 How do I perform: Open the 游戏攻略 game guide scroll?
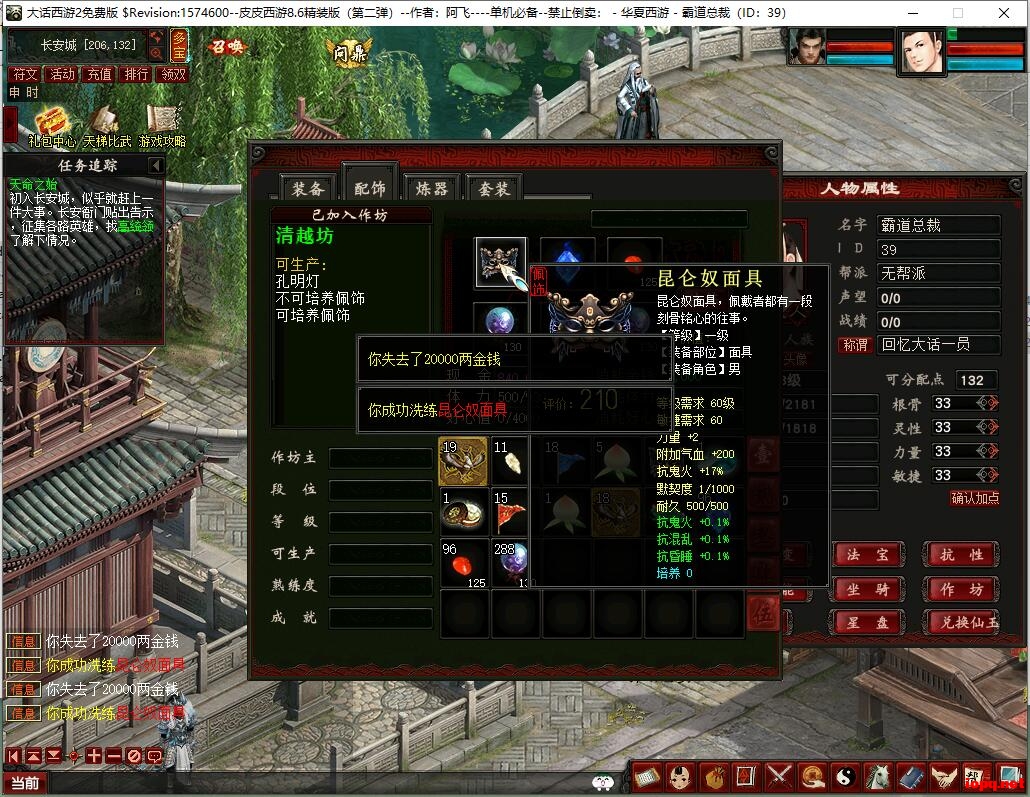point(162,124)
